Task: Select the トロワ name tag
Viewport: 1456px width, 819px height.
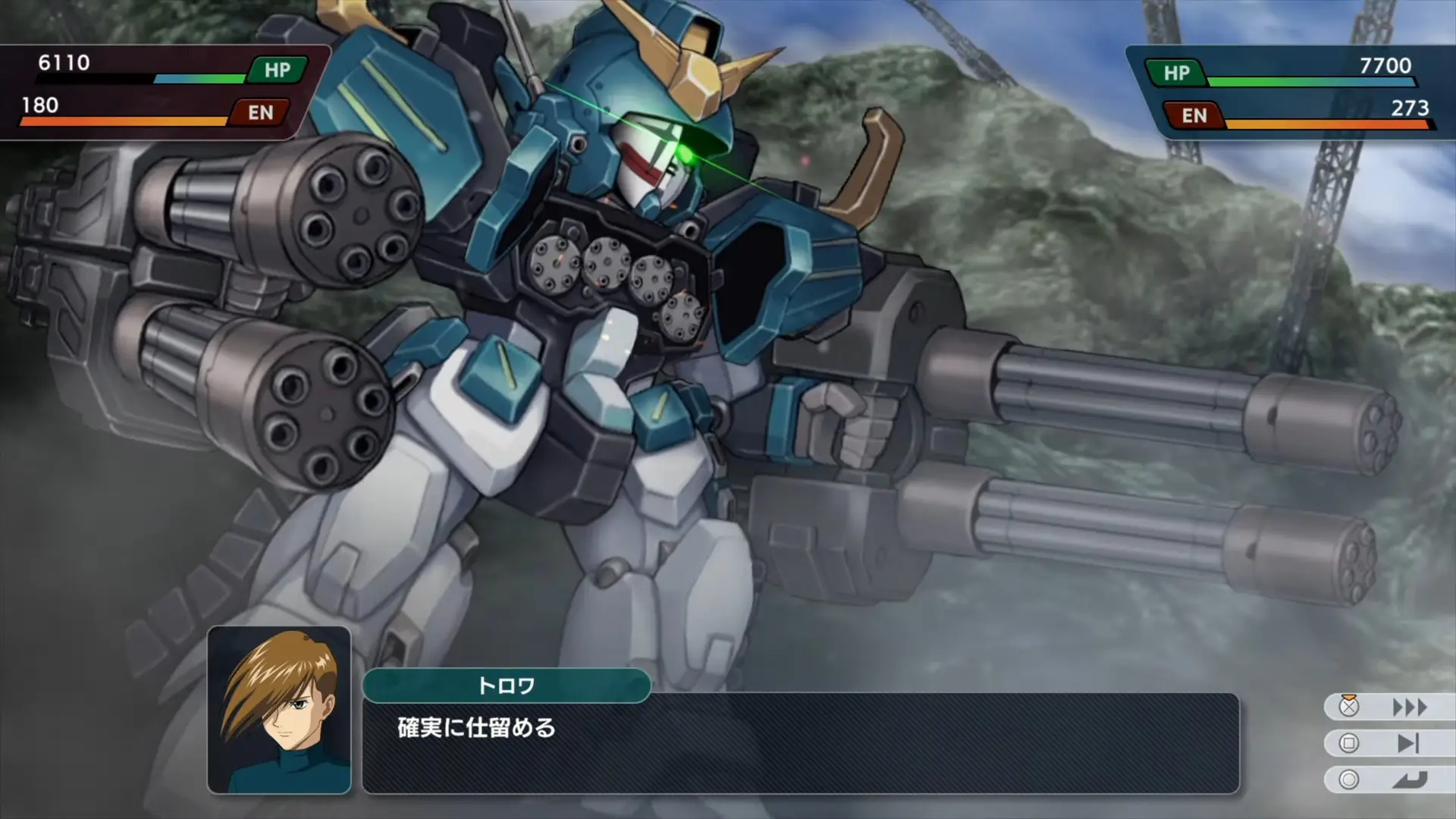Action: (507, 686)
